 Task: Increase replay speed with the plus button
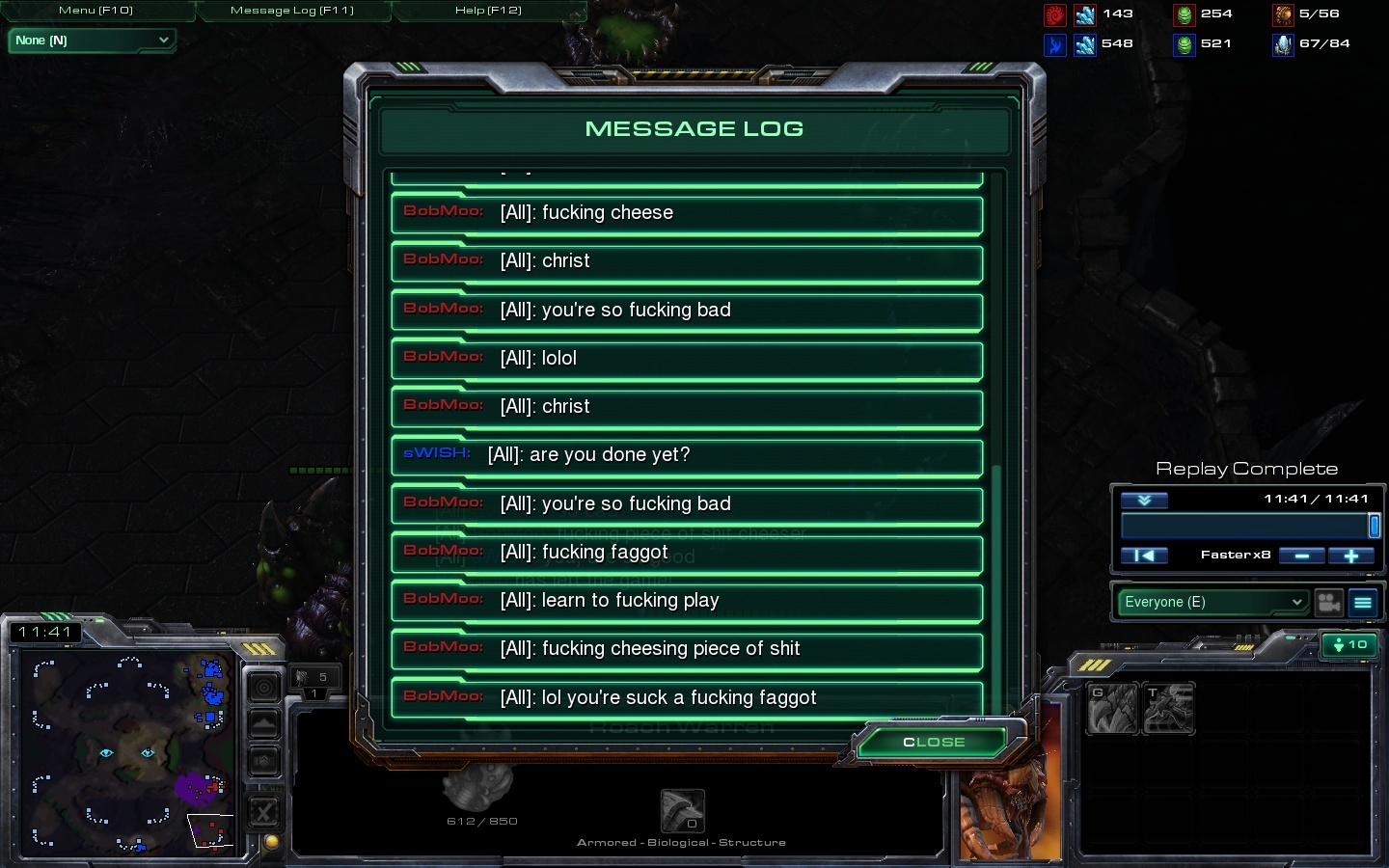pos(1350,556)
